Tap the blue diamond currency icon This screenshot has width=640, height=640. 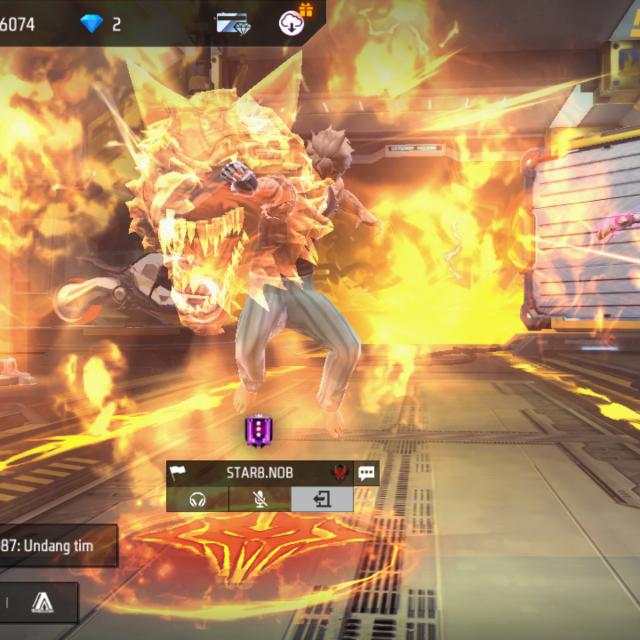[x=92, y=23]
